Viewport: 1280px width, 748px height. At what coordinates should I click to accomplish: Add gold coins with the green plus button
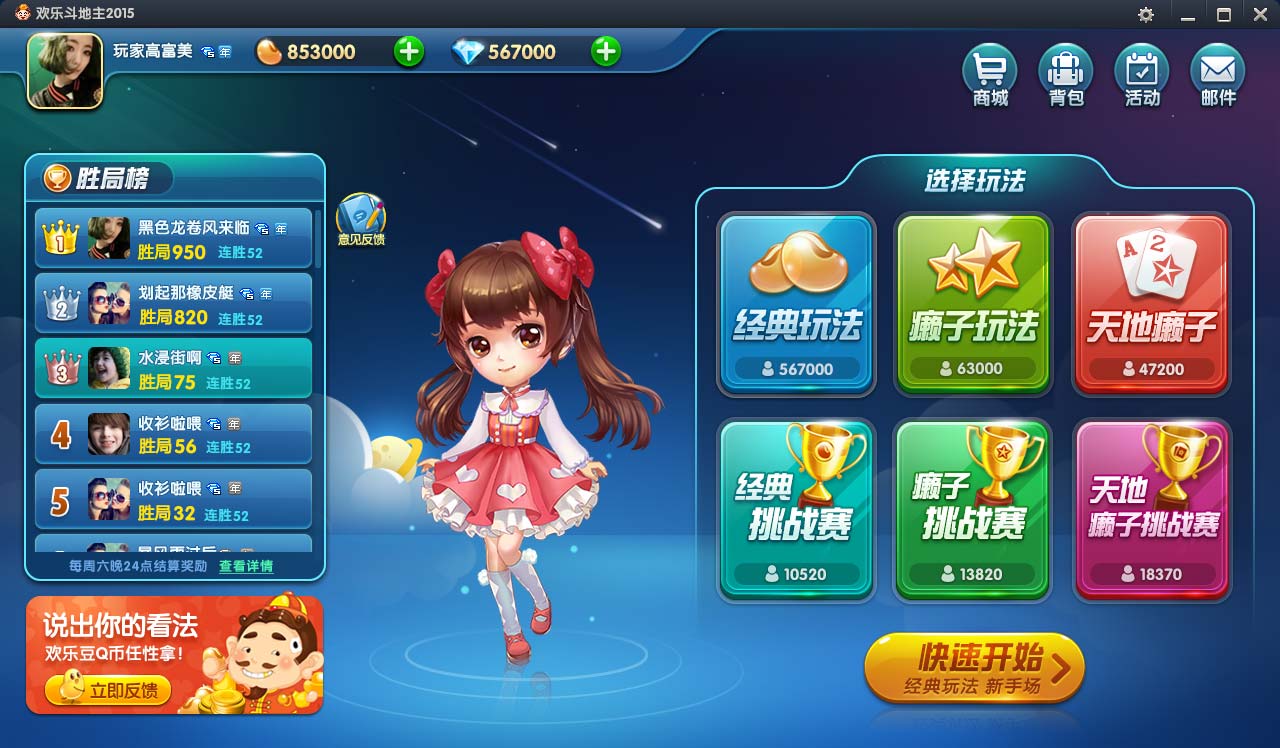point(408,50)
